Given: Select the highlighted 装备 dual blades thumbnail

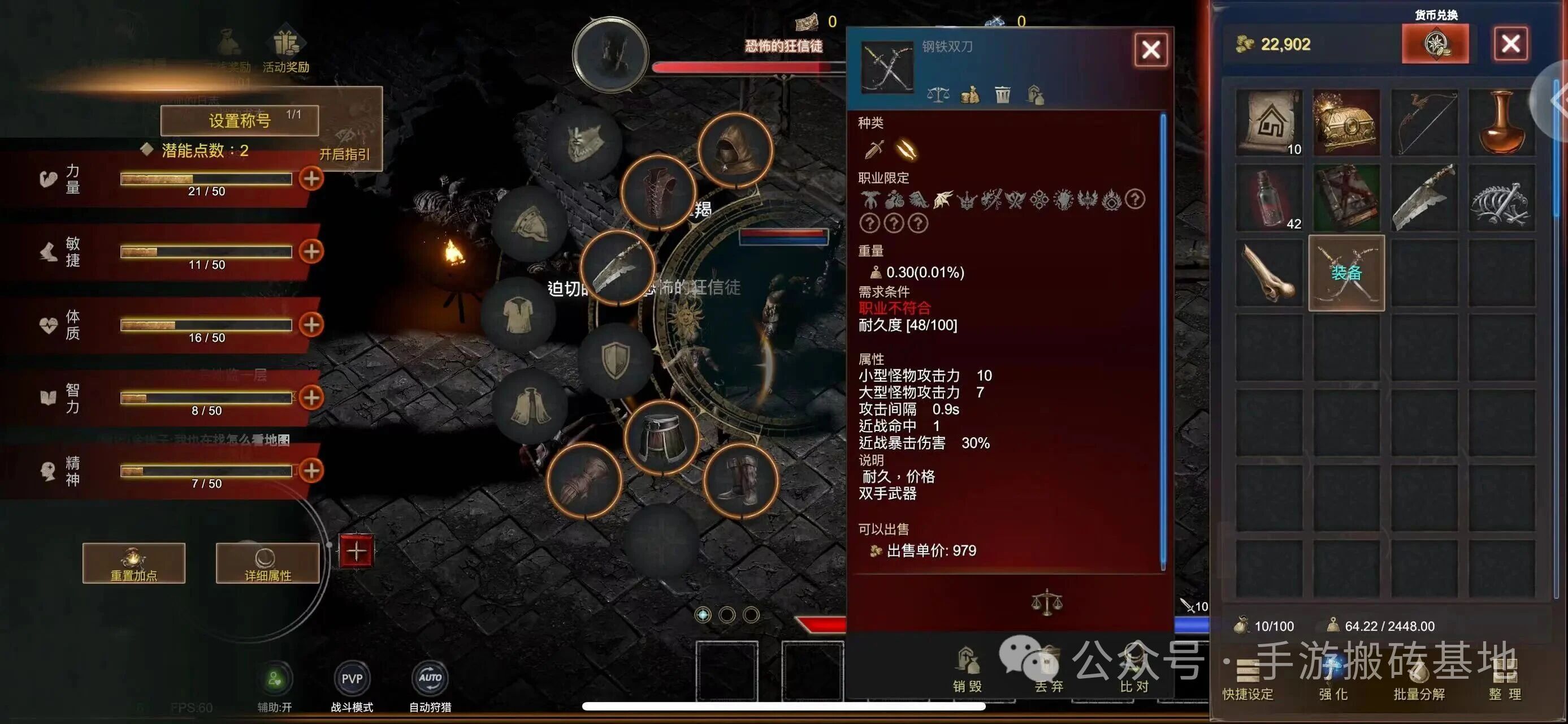Looking at the screenshot, I should [1346, 273].
